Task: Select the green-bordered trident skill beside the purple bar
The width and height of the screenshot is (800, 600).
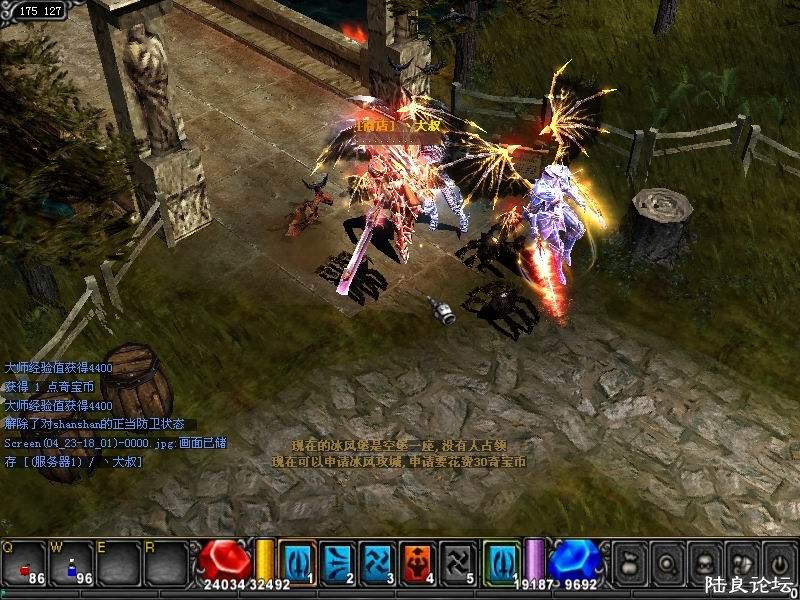Action: tap(502, 562)
